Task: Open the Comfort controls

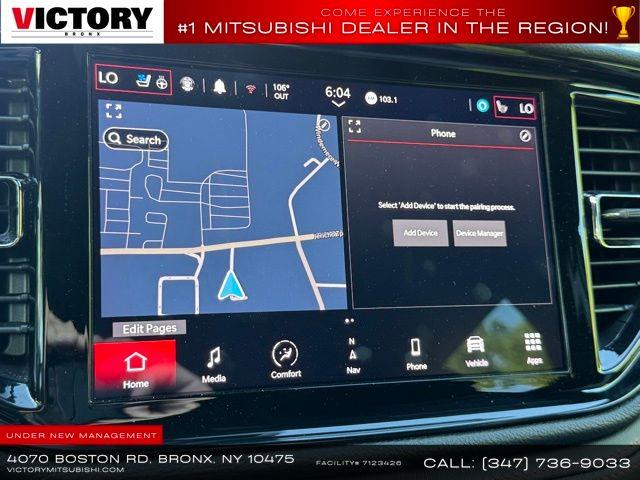Action: 285,360
